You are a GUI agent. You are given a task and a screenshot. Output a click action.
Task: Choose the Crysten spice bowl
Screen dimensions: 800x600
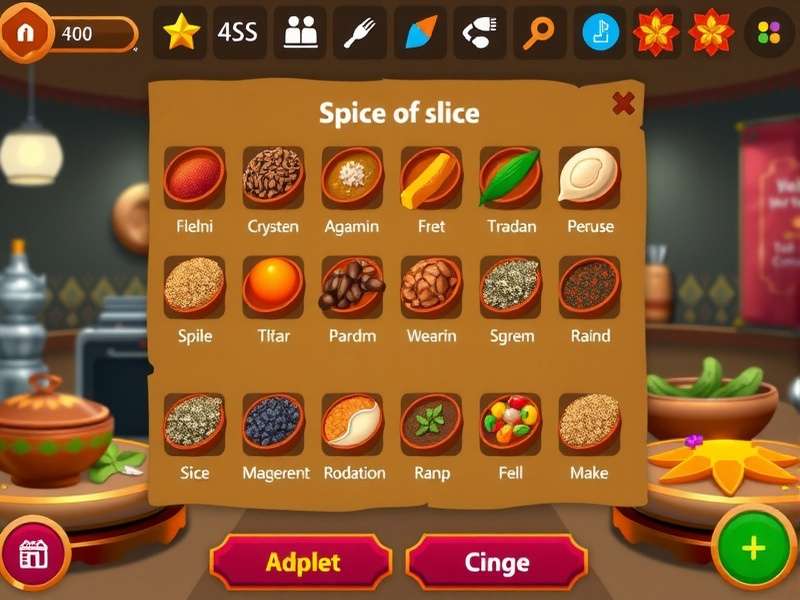point(273,176)
